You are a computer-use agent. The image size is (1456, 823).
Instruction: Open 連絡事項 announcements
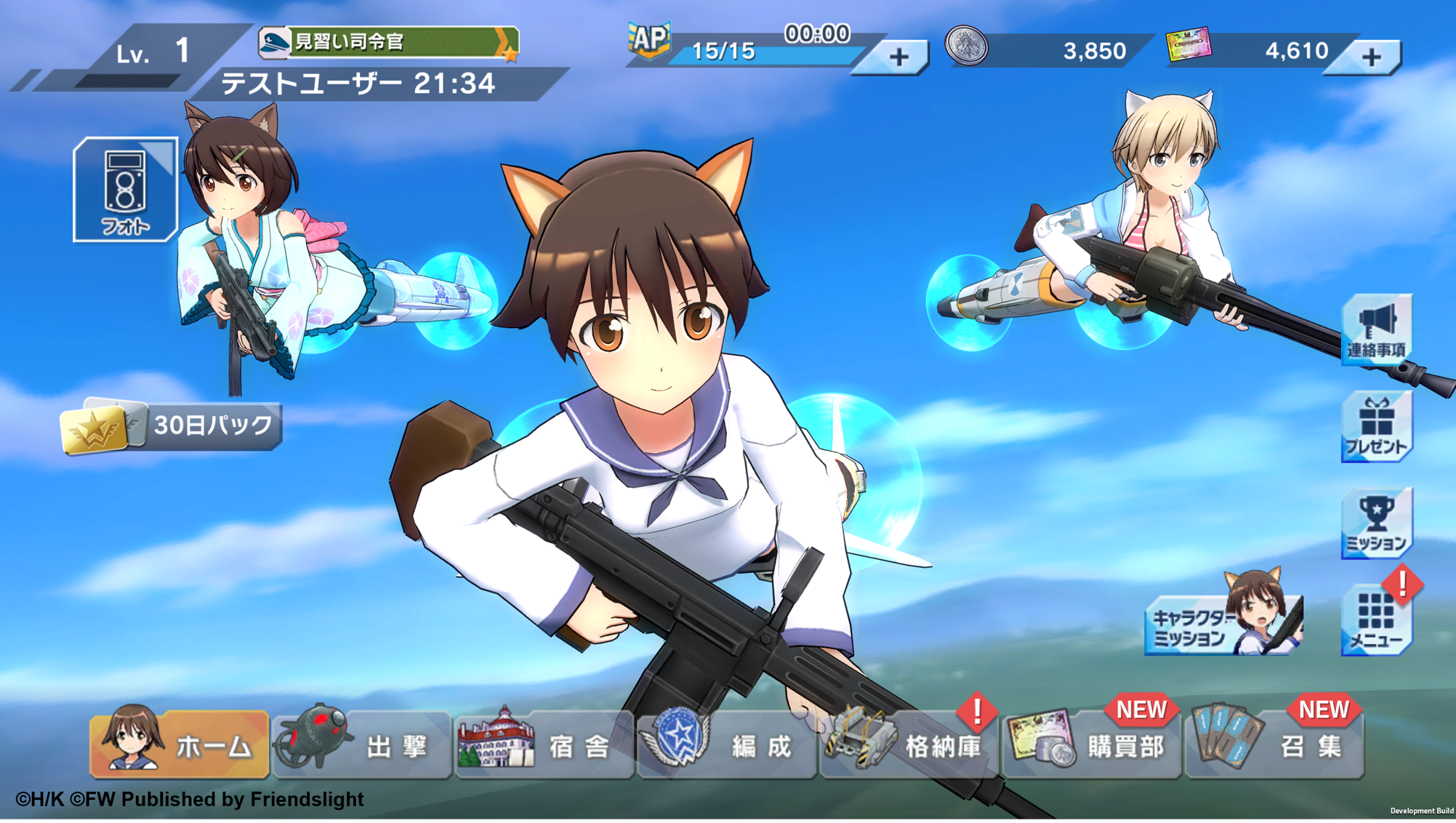pyautogui.click(x=1376, y=329)
